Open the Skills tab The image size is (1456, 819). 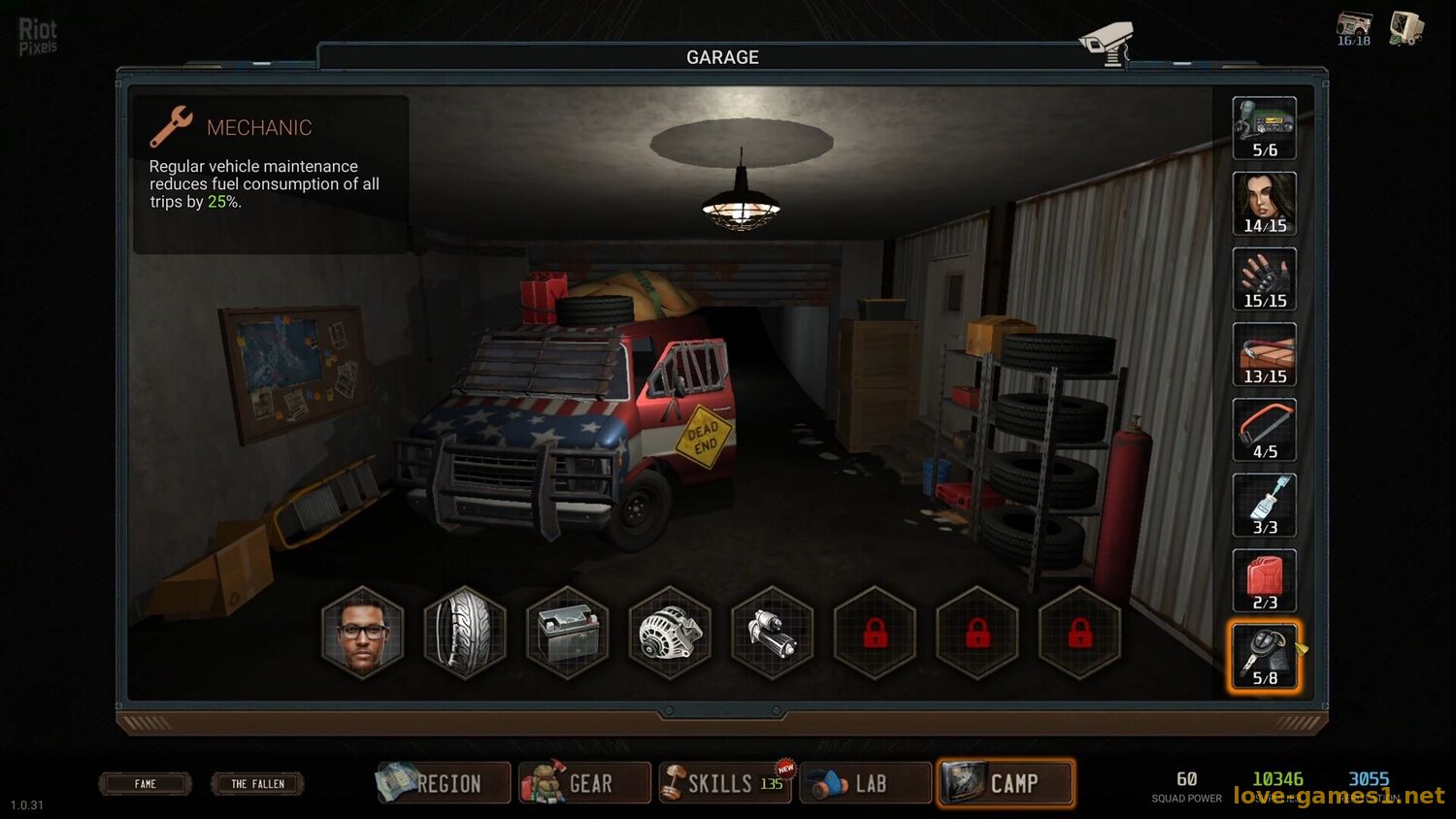724,783
